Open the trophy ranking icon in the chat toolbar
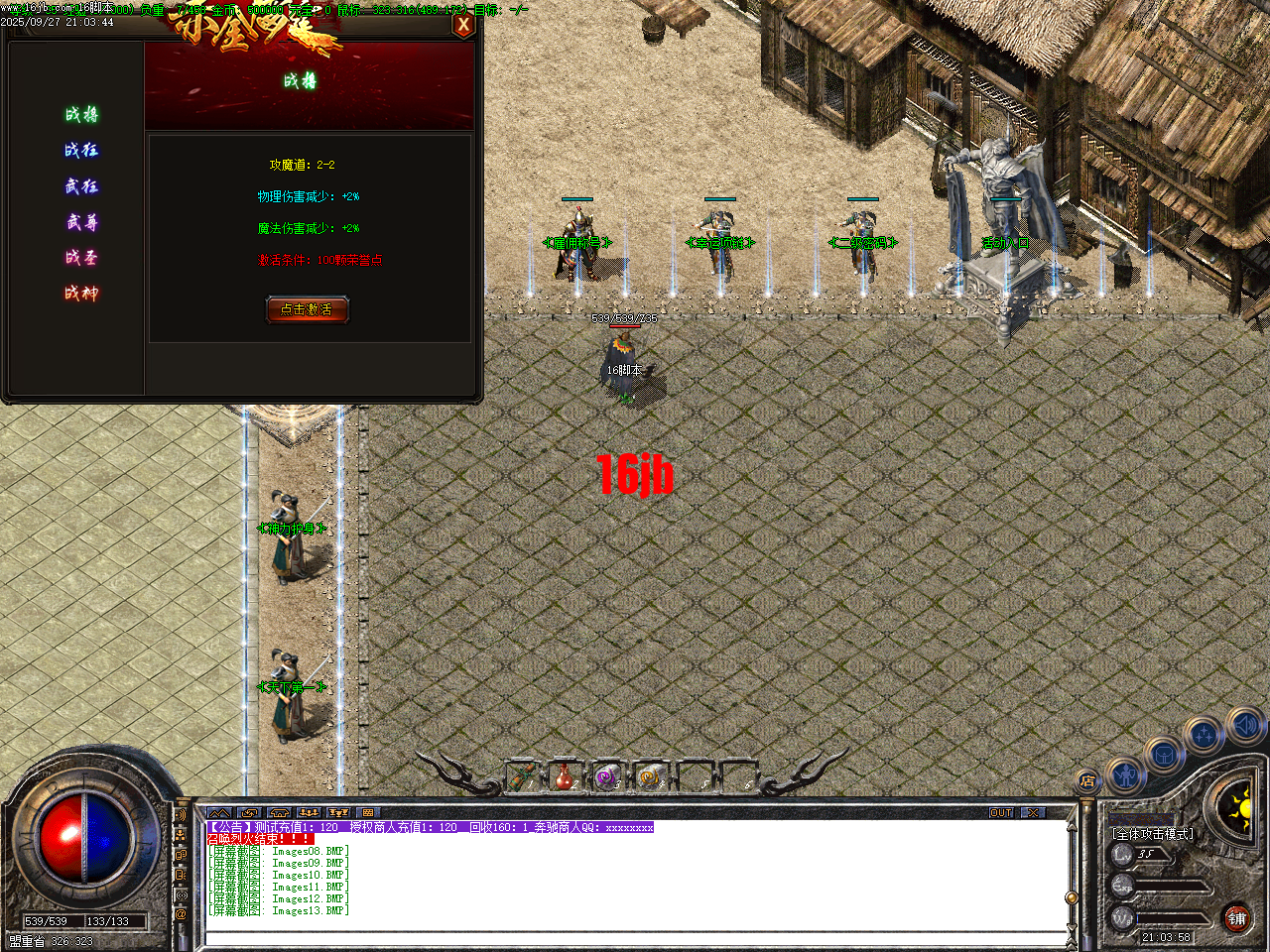1270x952 pixels. [x=338, y=813]
